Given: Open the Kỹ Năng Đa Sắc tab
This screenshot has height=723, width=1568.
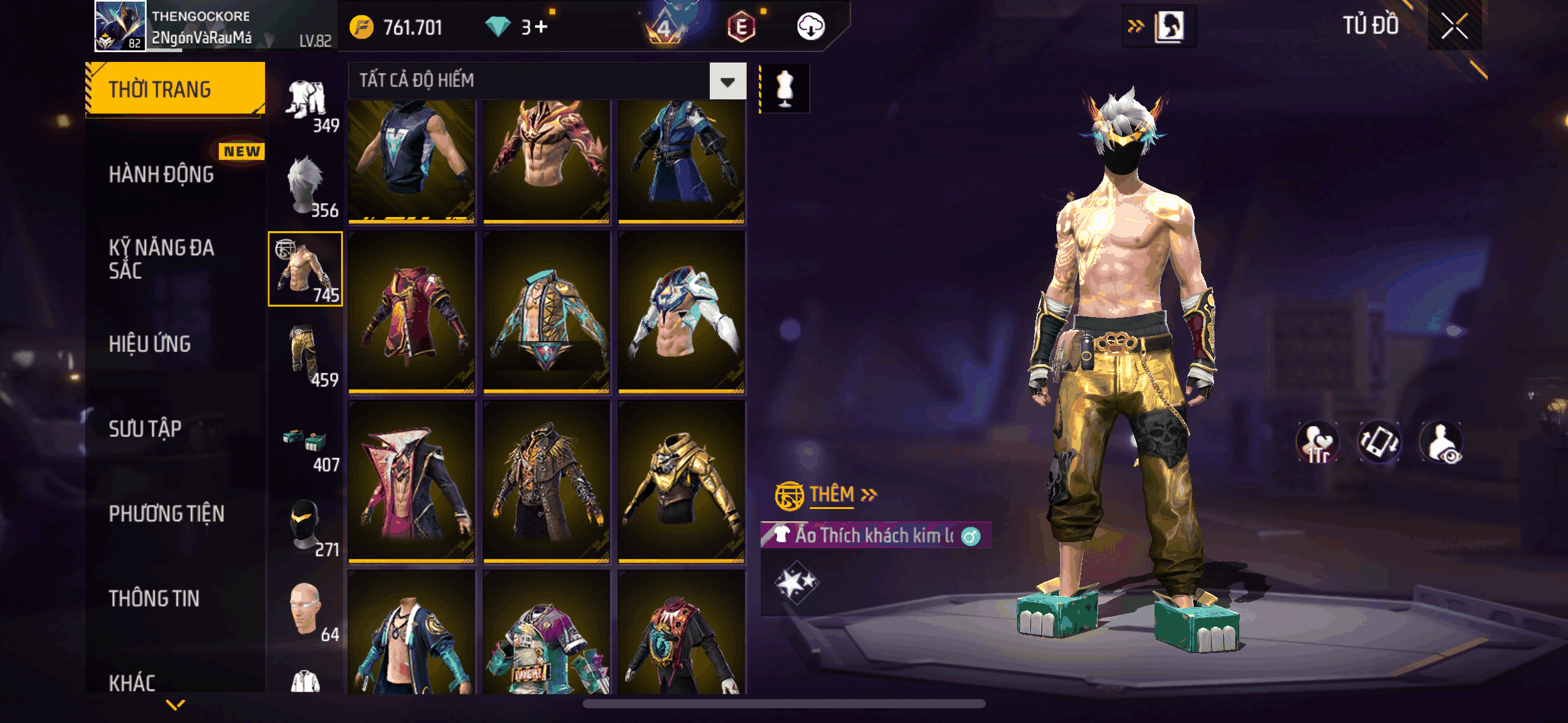Looking at the screenshot, I should [161, 259].
